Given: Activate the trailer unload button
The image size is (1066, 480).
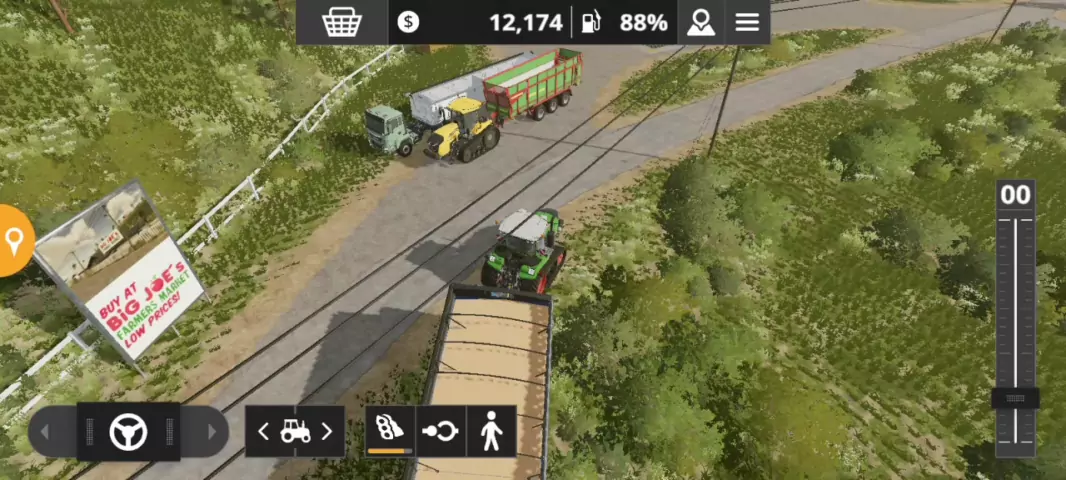Looking at the screenshot, I should point(390,431).
